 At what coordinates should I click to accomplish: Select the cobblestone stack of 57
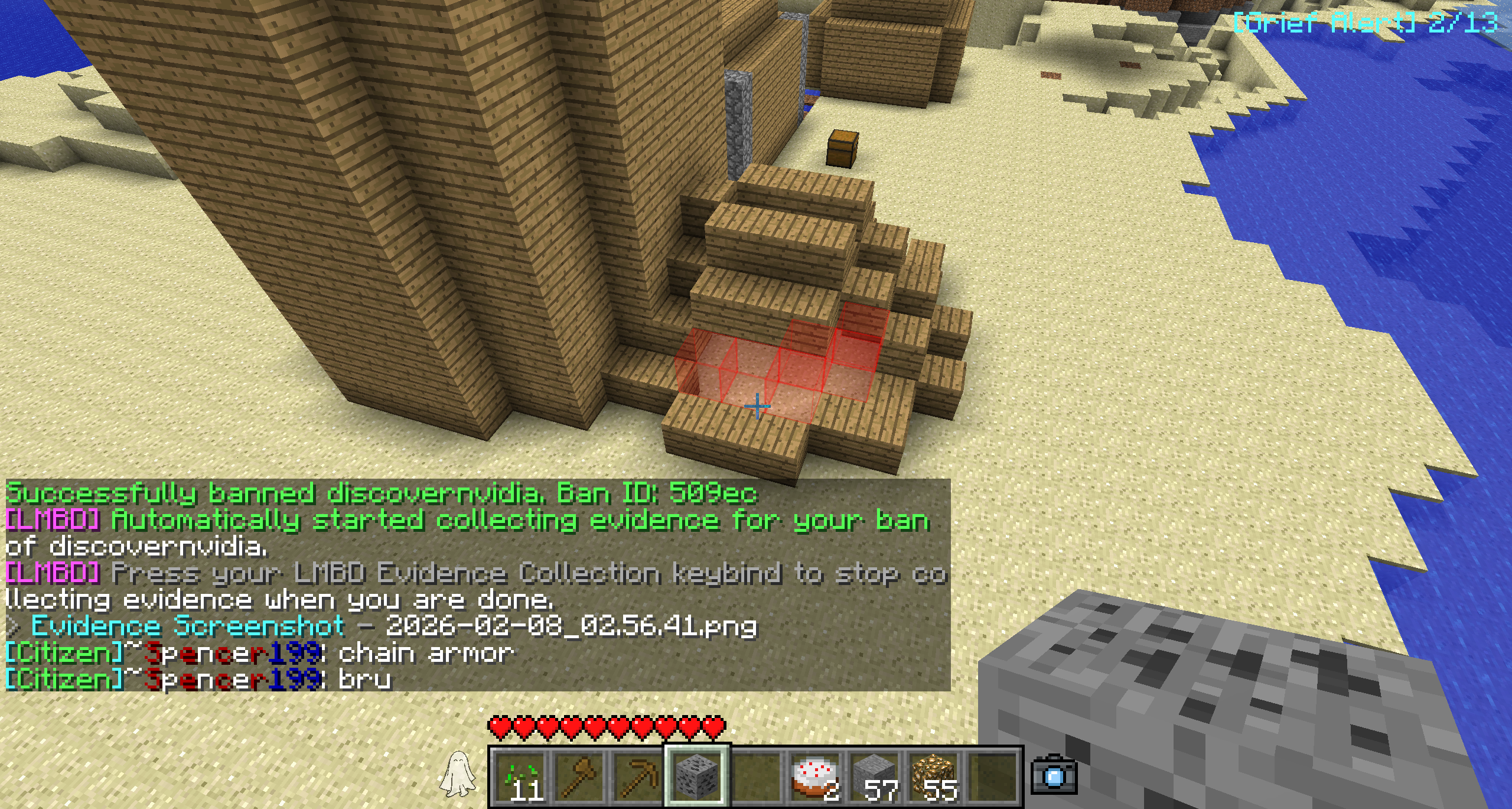[875, 776]
